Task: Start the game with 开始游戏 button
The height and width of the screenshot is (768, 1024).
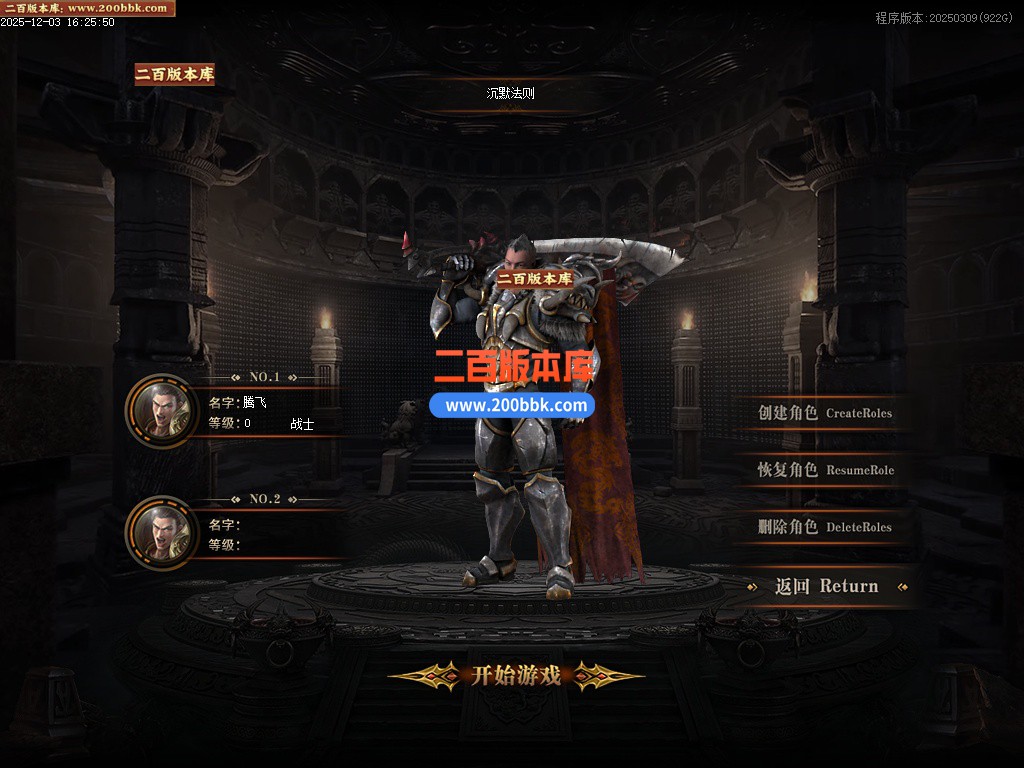Action: click(x=515, y=676)
